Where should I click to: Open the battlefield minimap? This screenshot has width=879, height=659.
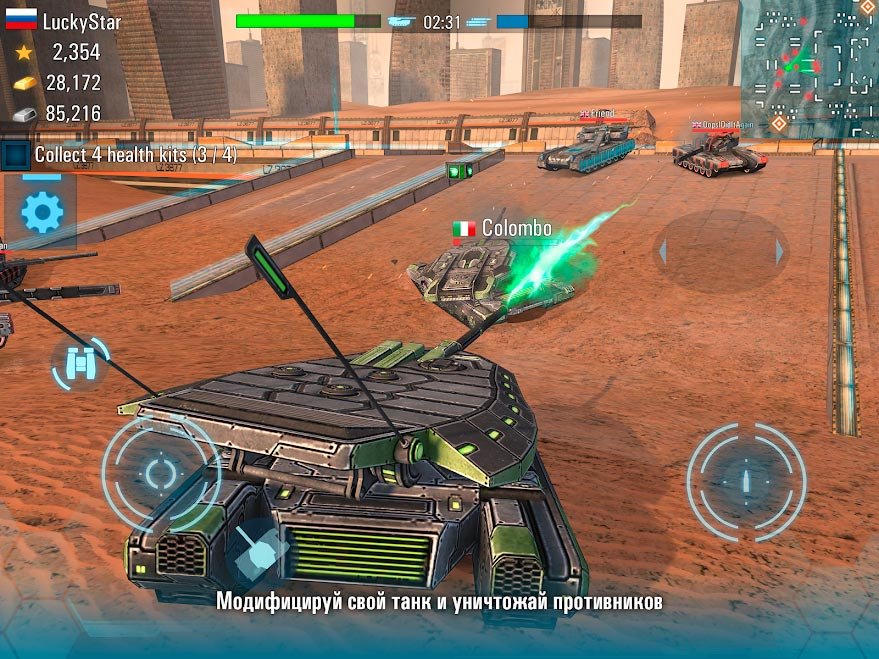tap(809, 68)
